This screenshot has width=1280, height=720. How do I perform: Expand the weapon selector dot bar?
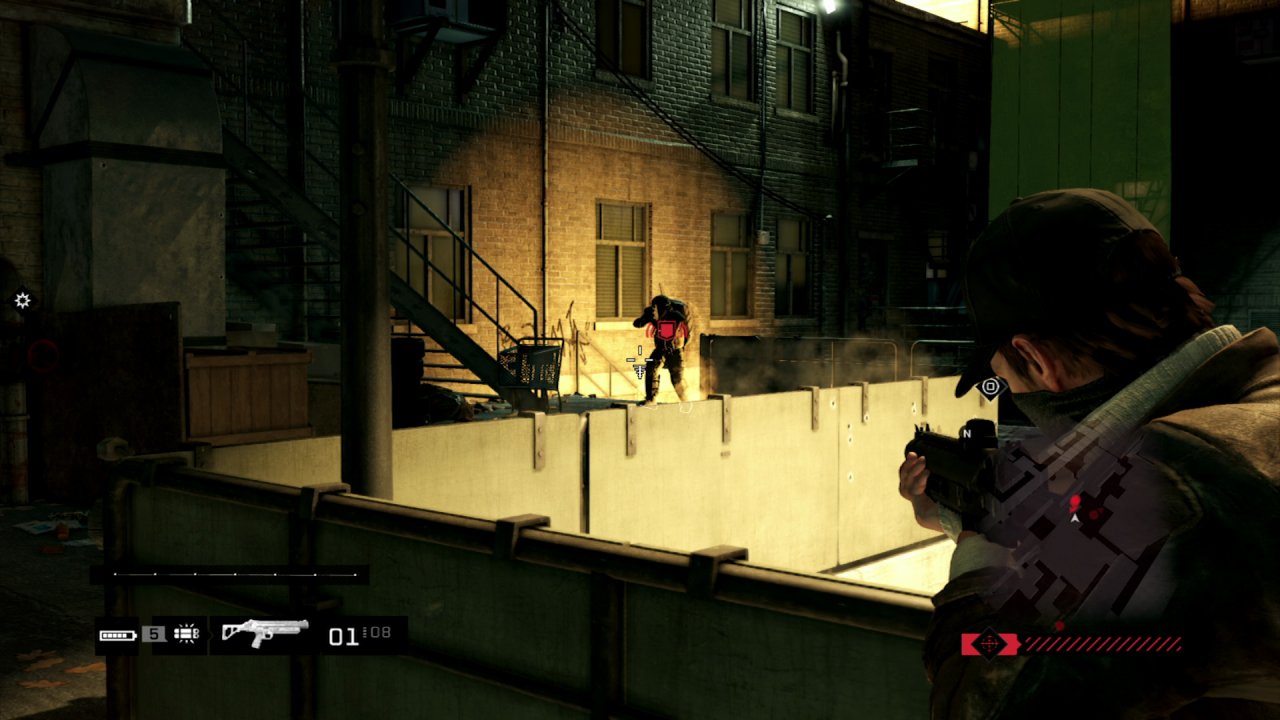coord(235,576)
